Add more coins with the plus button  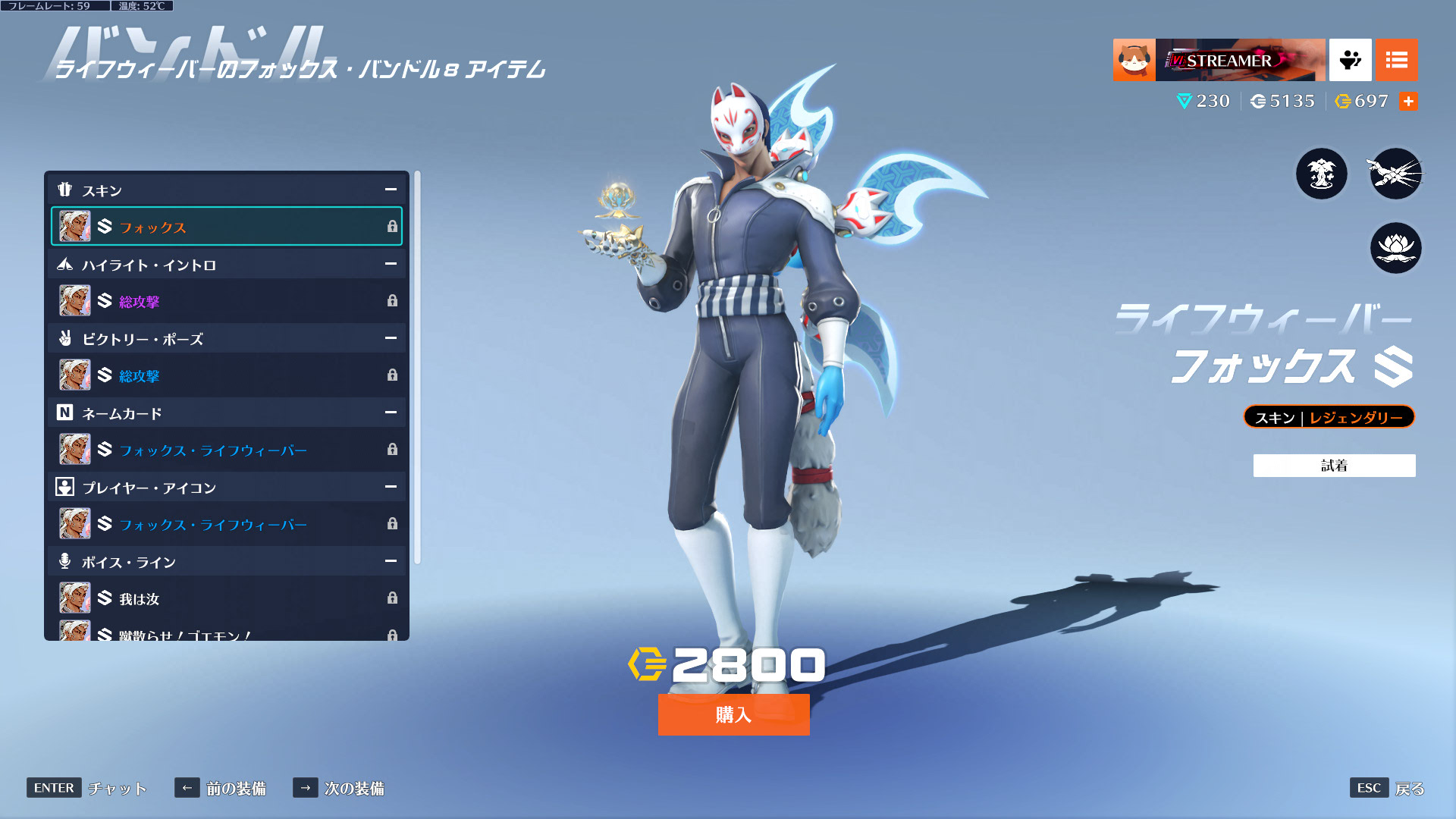tap(1408, 101)
